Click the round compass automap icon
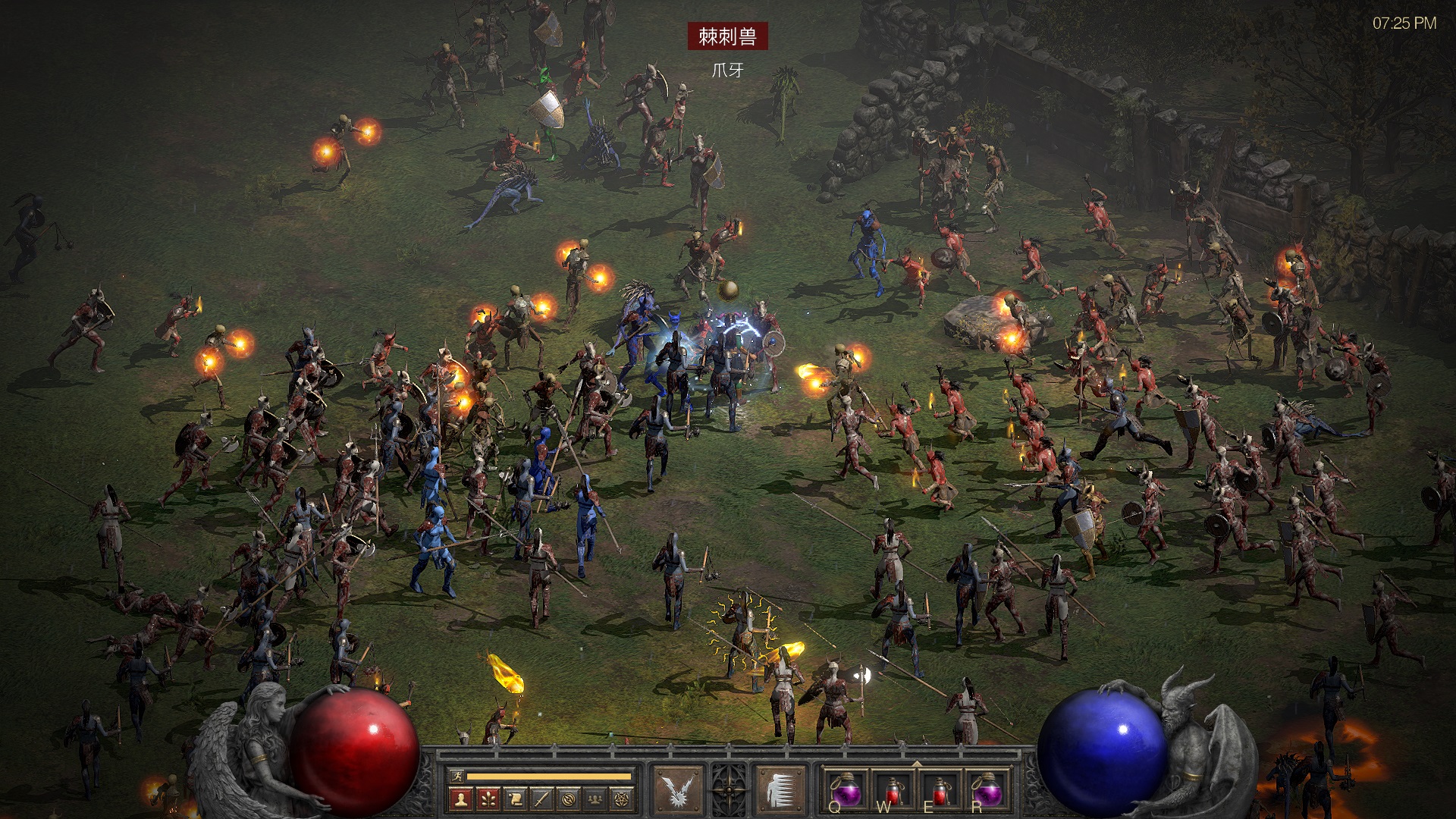This screenshot has width=1456, height=819. coord(569,799)
